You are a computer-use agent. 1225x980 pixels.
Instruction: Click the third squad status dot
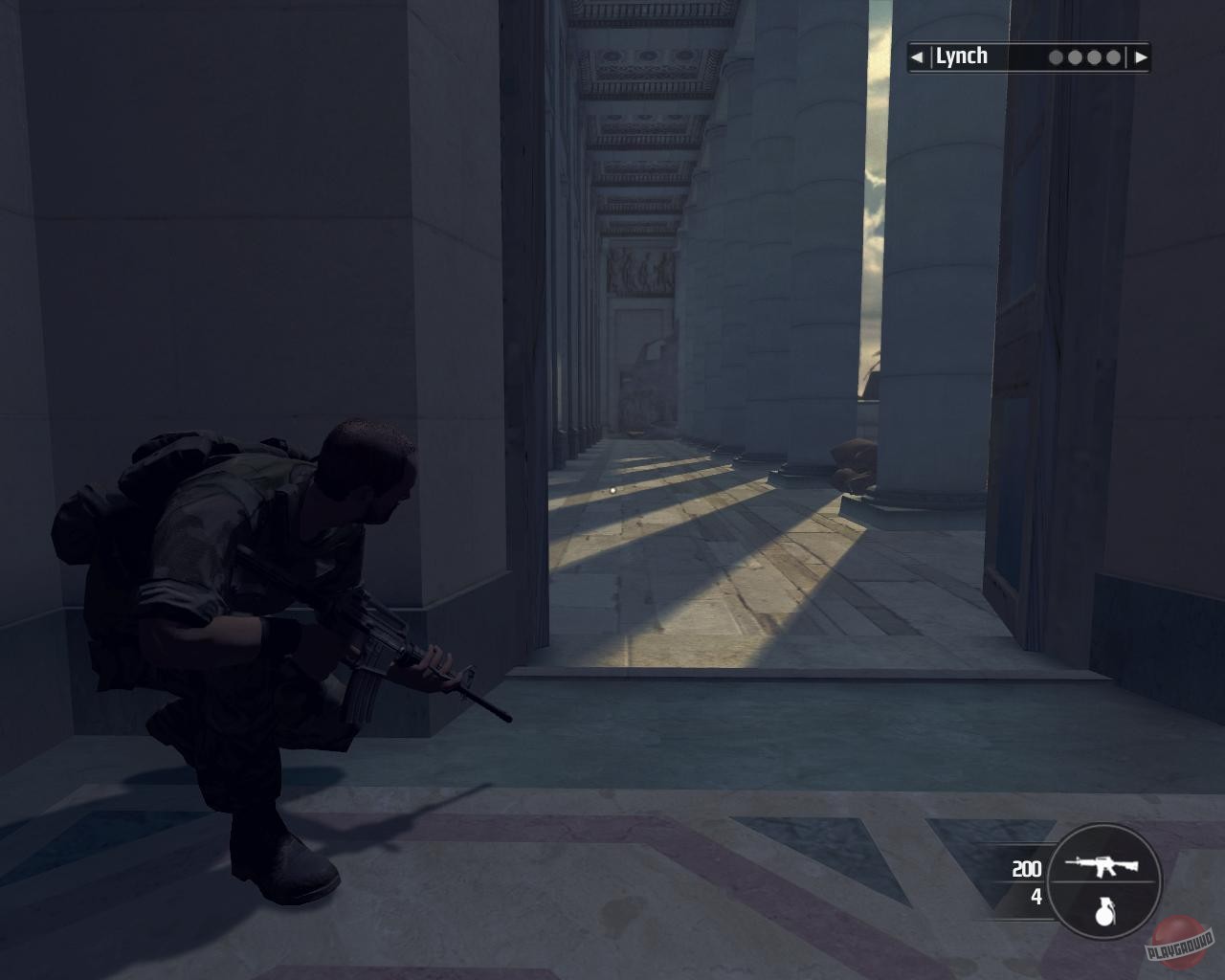click(1092, 56)
